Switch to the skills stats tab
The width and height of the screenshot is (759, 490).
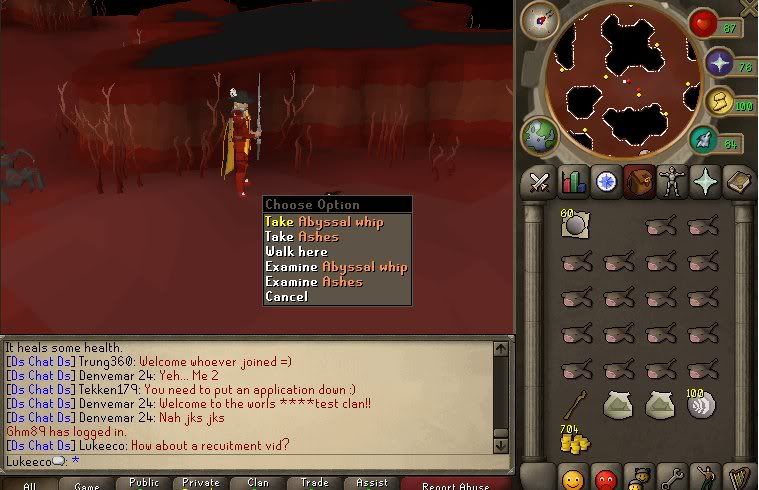[x=572, y=182]
